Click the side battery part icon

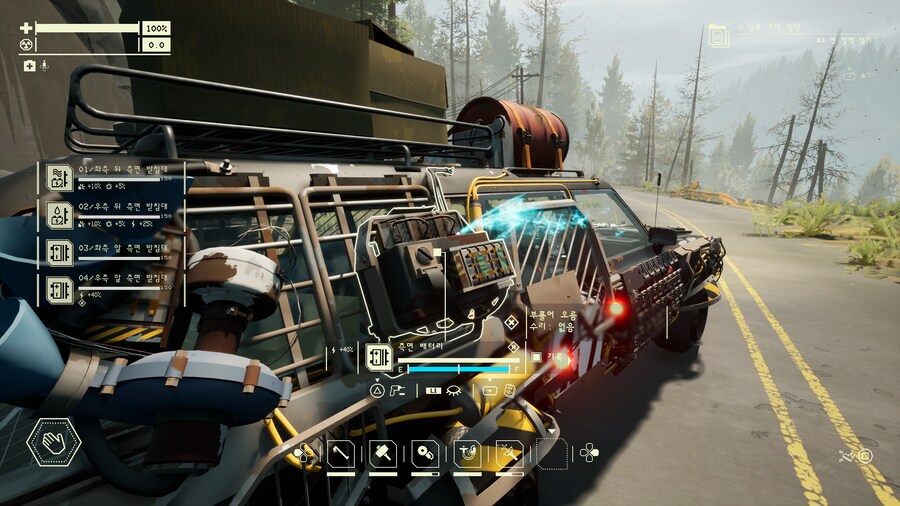pos(379,357)
